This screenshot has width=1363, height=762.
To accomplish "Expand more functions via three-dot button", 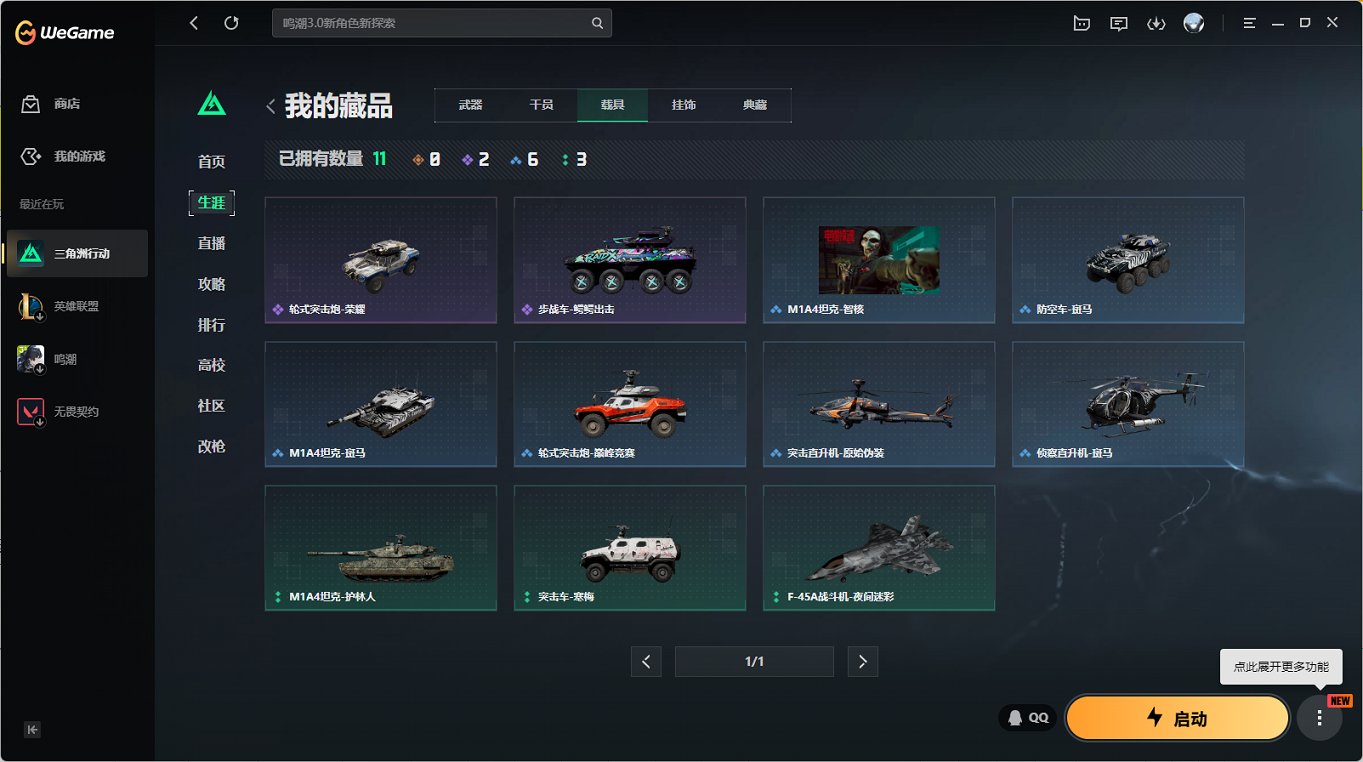I will point(1318,717).
